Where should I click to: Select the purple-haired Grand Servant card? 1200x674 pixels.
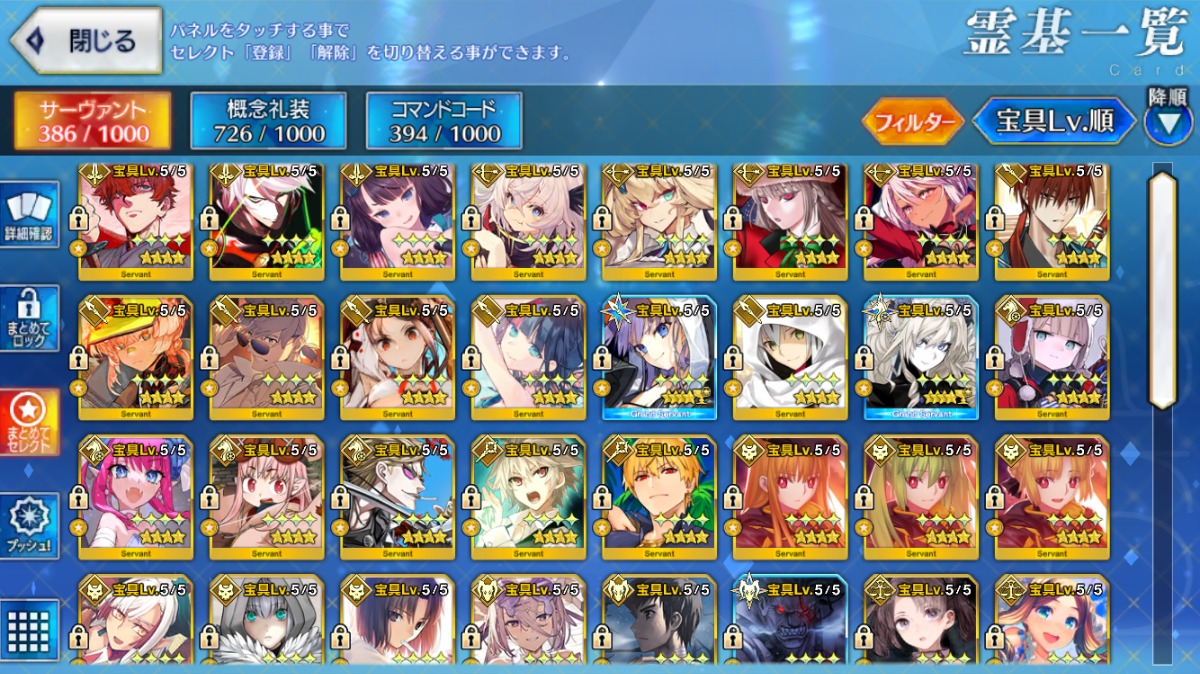[659, 357]
